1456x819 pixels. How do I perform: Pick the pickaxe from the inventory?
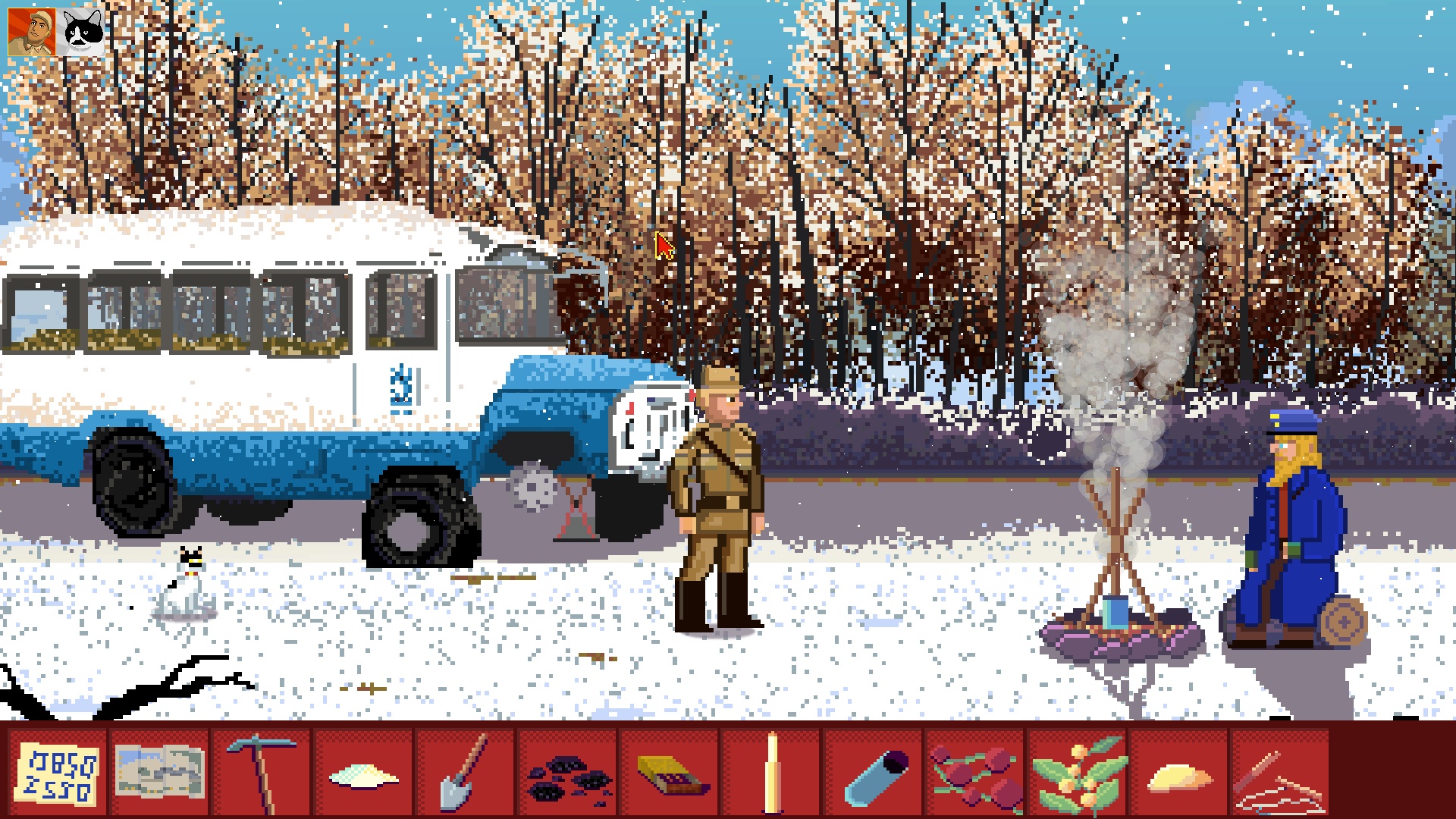point(262,770)
